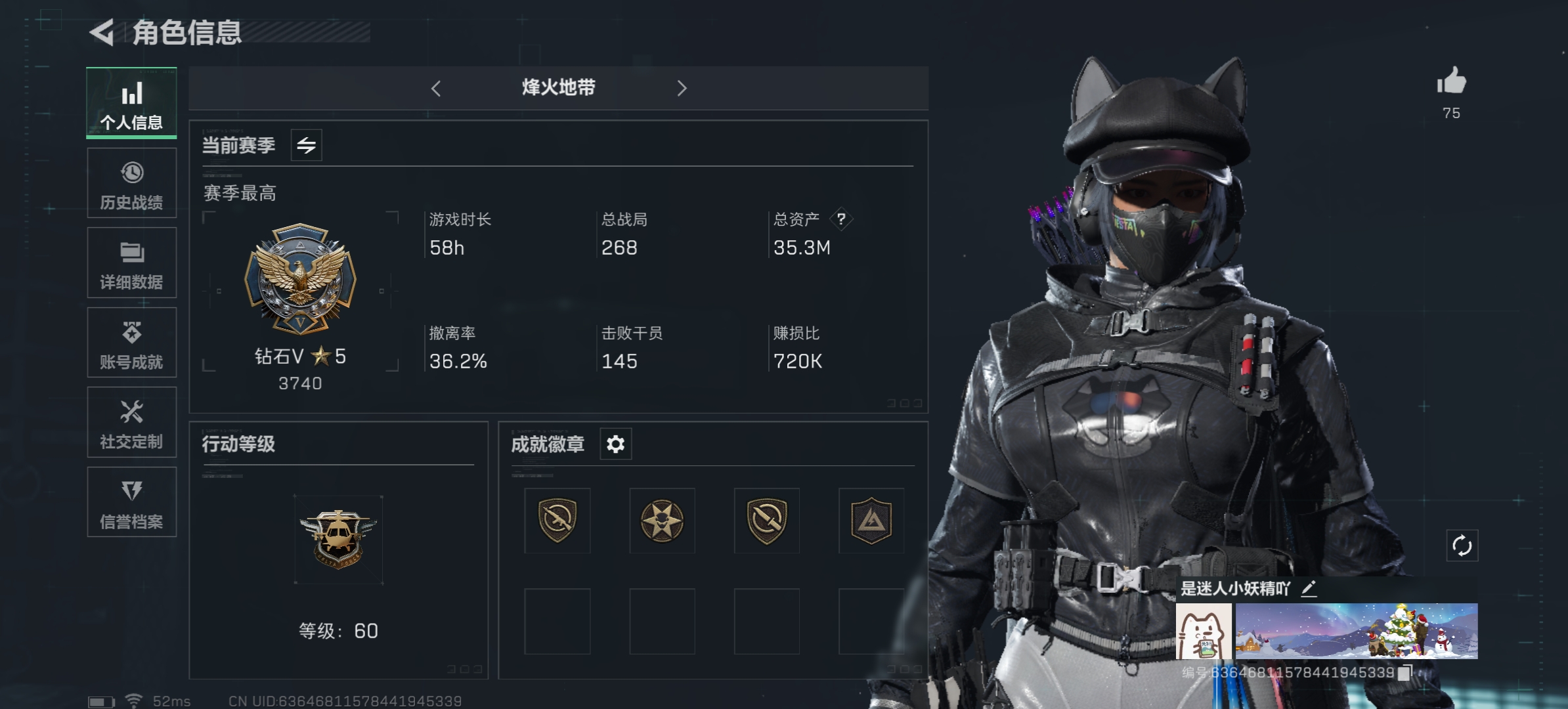Open 社交定制 customization panel

tap(131, 422)
